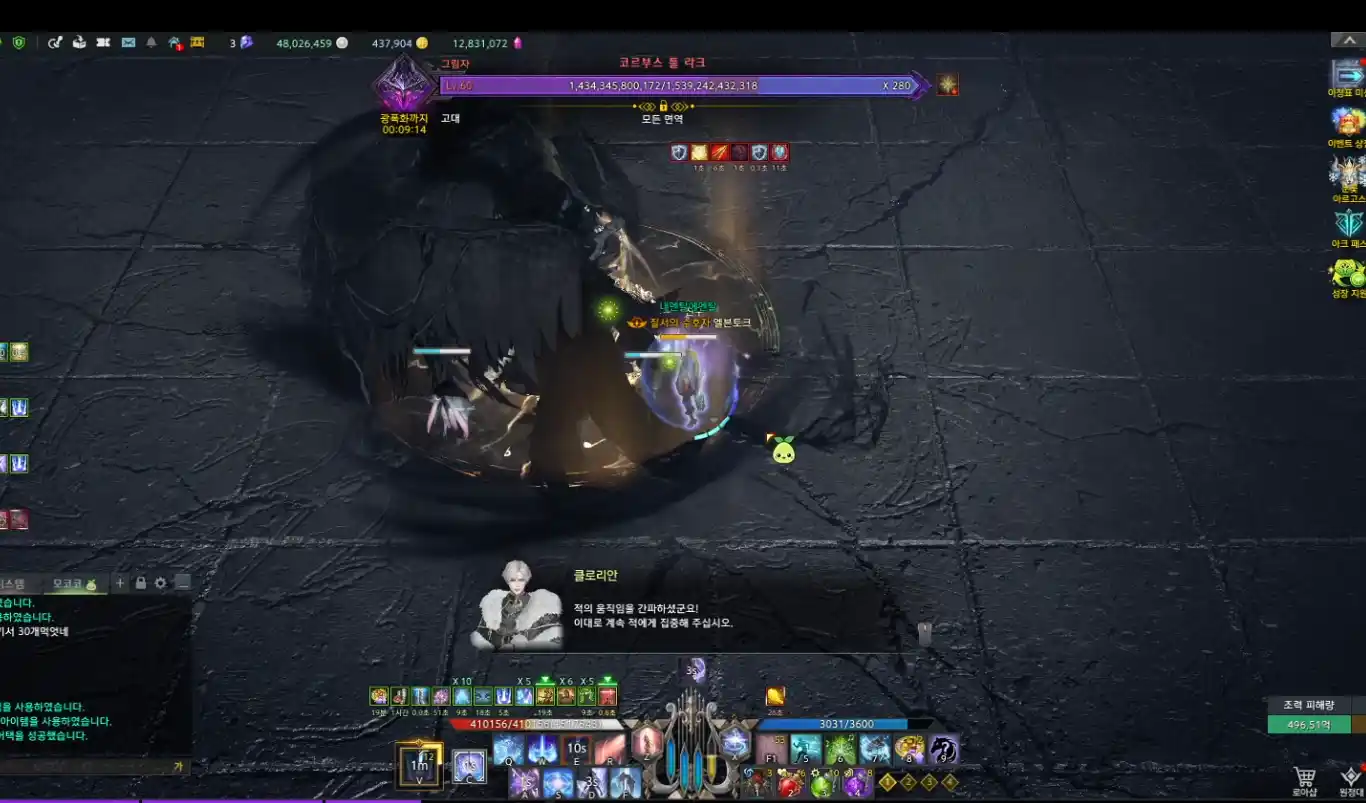Open chat settings gear icon

pyautogui.click(x=161, y=583)
